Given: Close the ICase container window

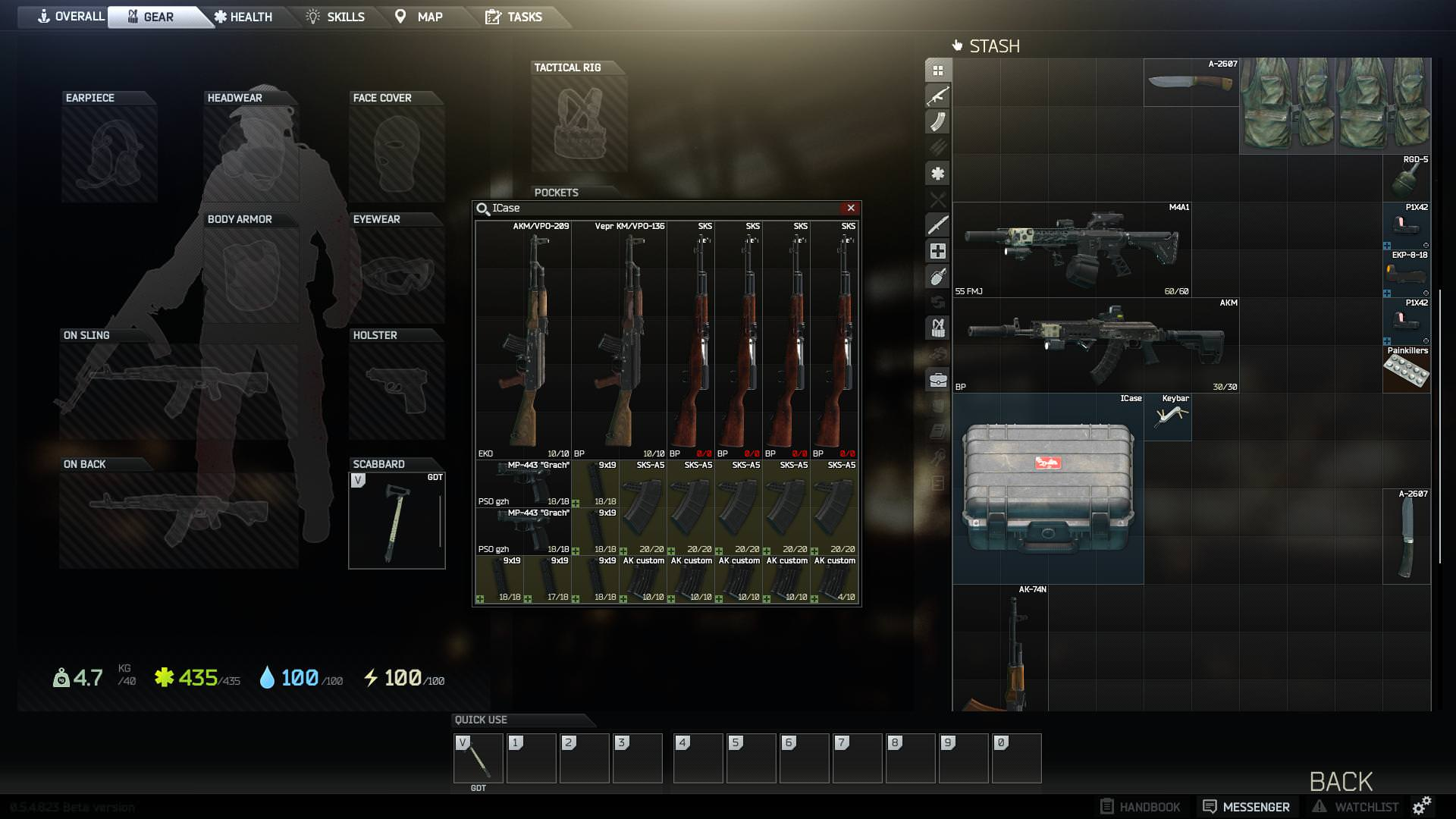Looking at the screenshot, I should point(851,208).
